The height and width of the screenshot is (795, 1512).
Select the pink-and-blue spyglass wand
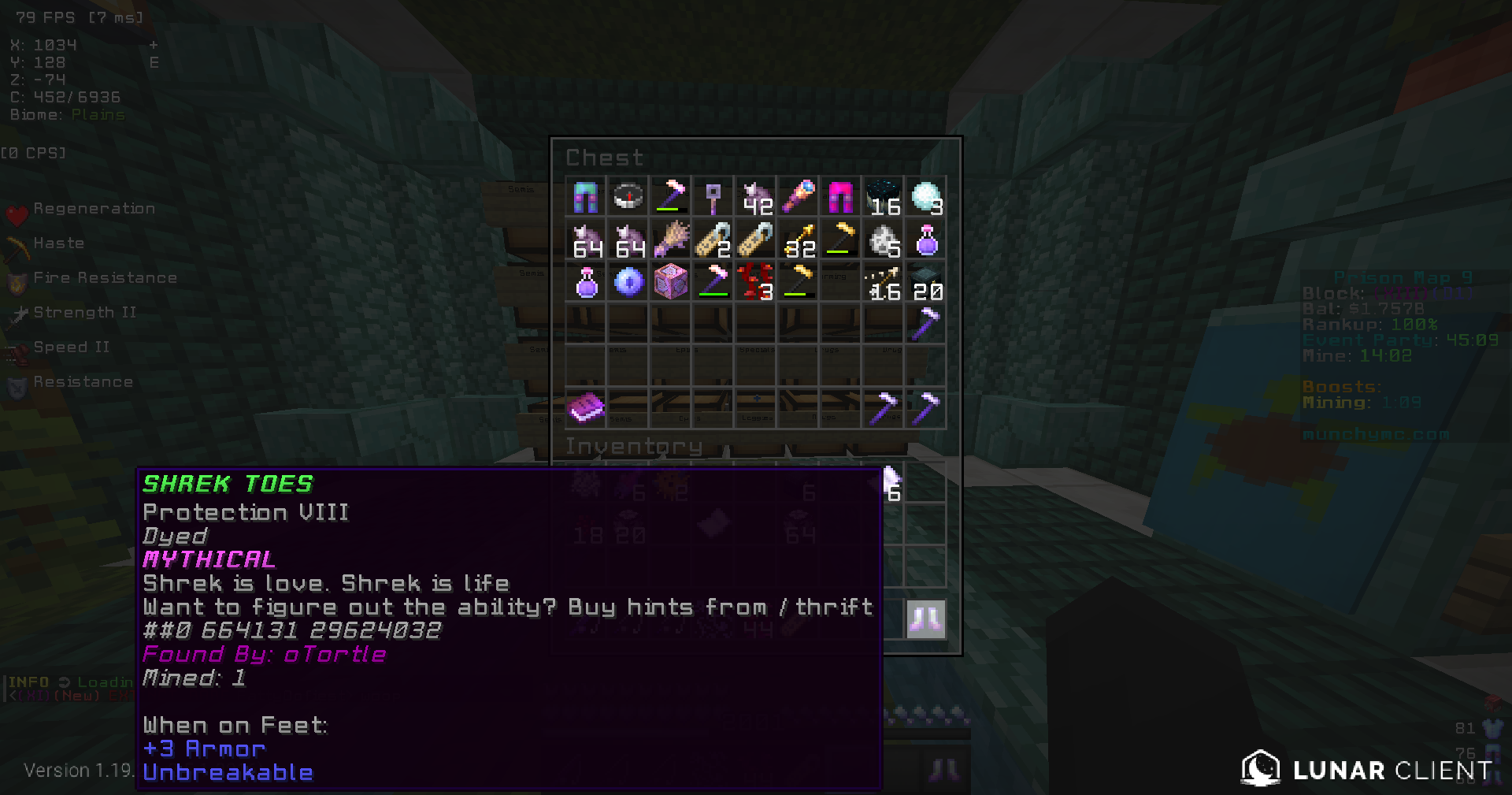pyautogui.click(x=799, y=197)
